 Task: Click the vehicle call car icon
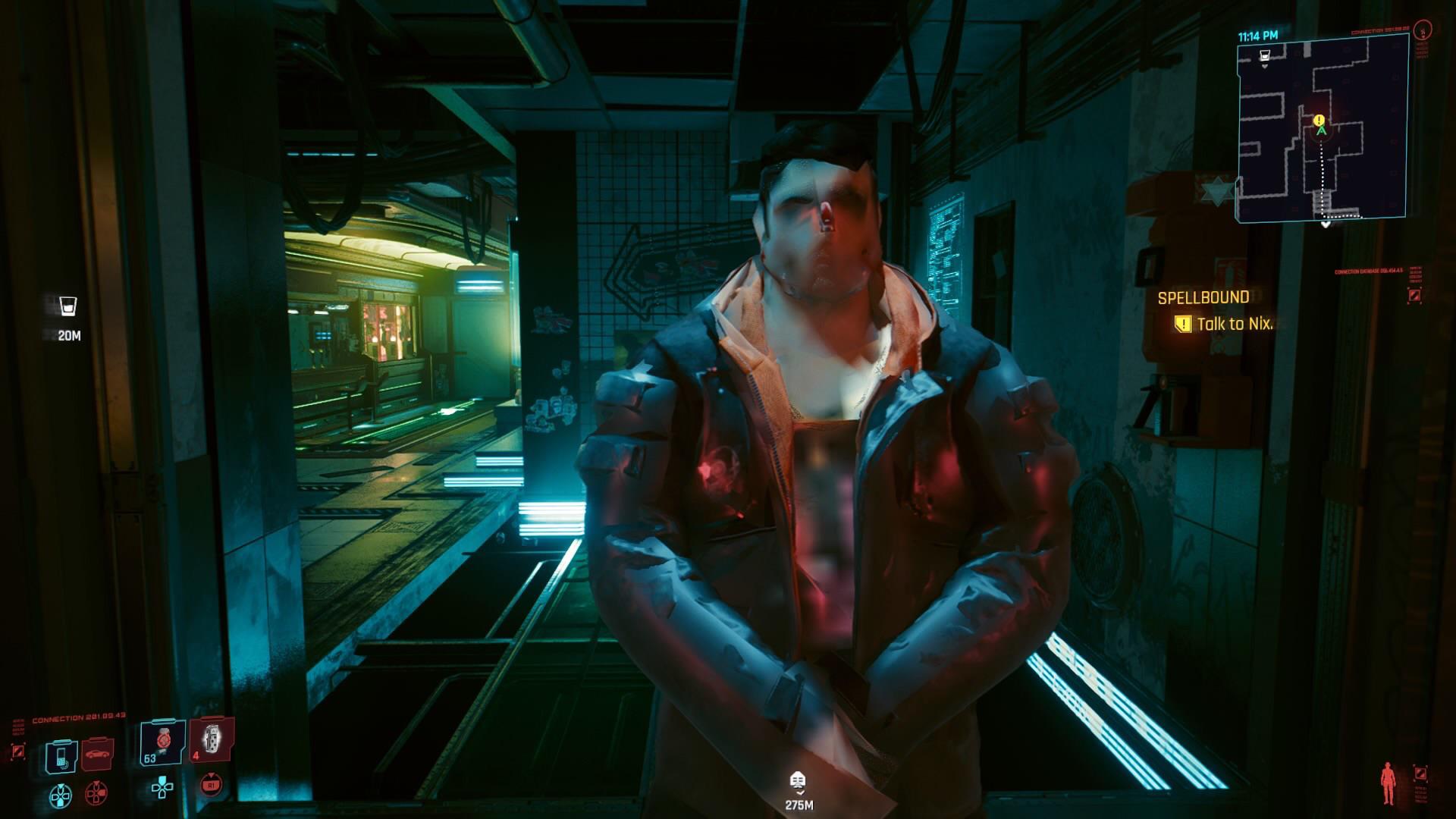(x=96, y=753)
